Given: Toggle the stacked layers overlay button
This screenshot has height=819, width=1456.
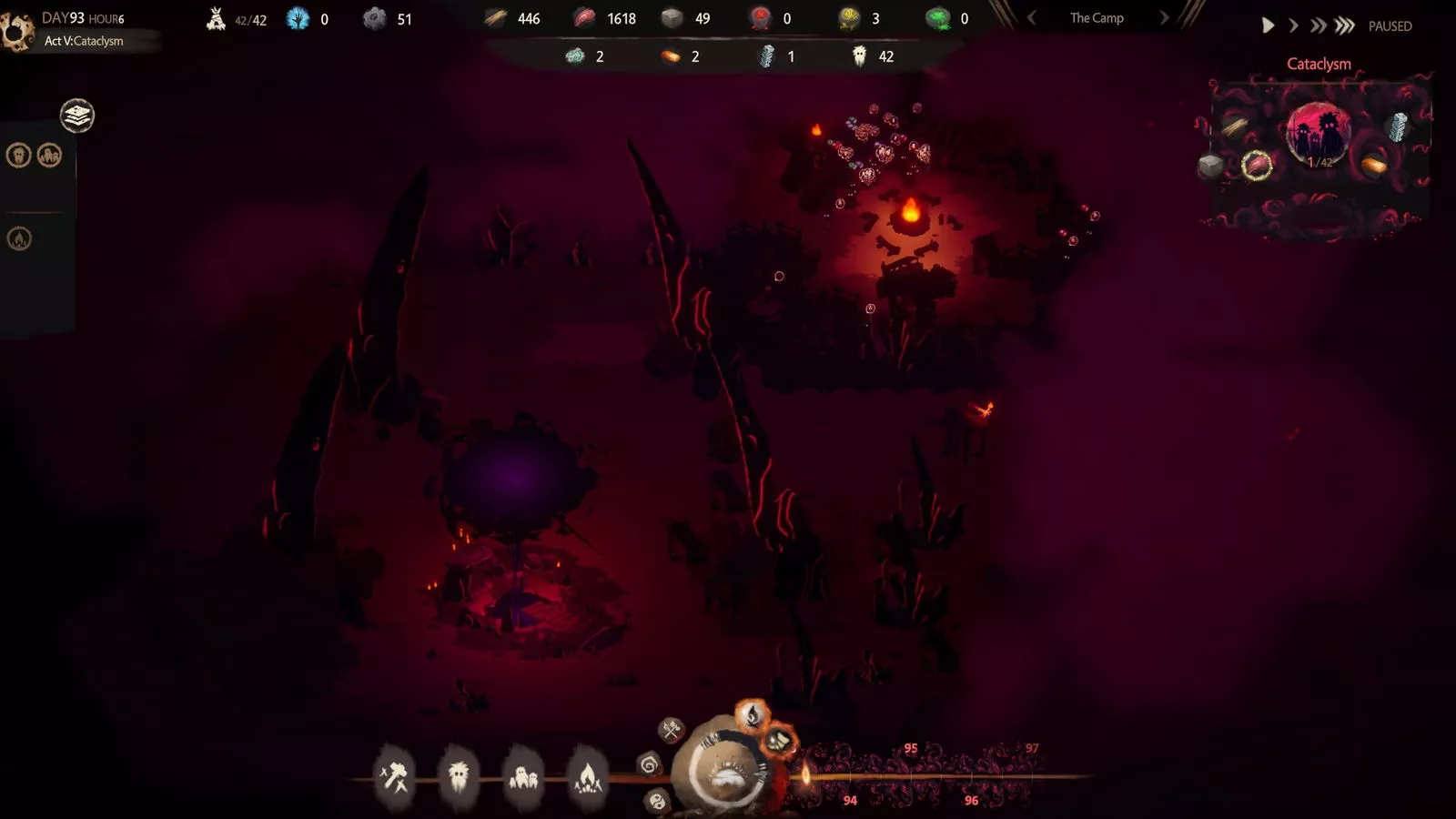Looking at the screenshot, I should tap(77, 116).
